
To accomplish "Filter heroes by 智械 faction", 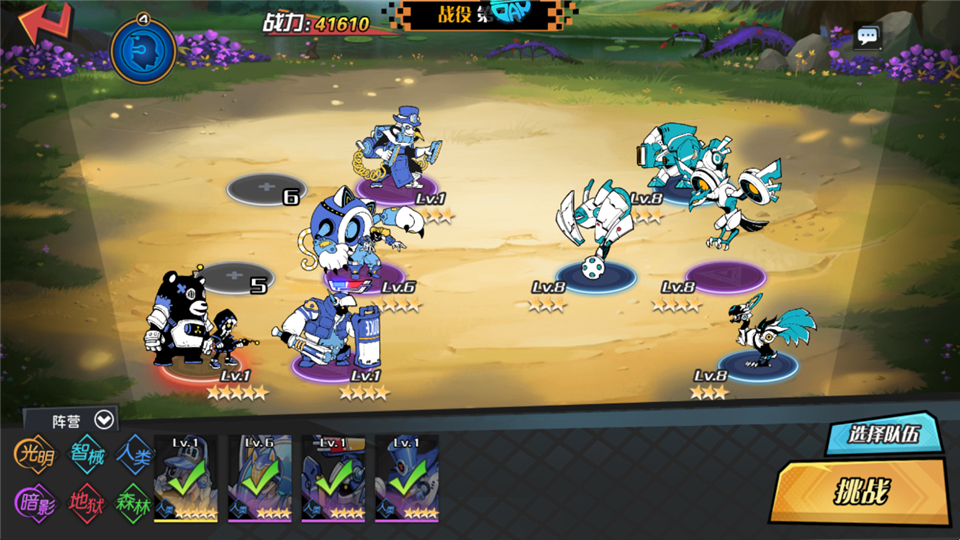I will point(86,453).
